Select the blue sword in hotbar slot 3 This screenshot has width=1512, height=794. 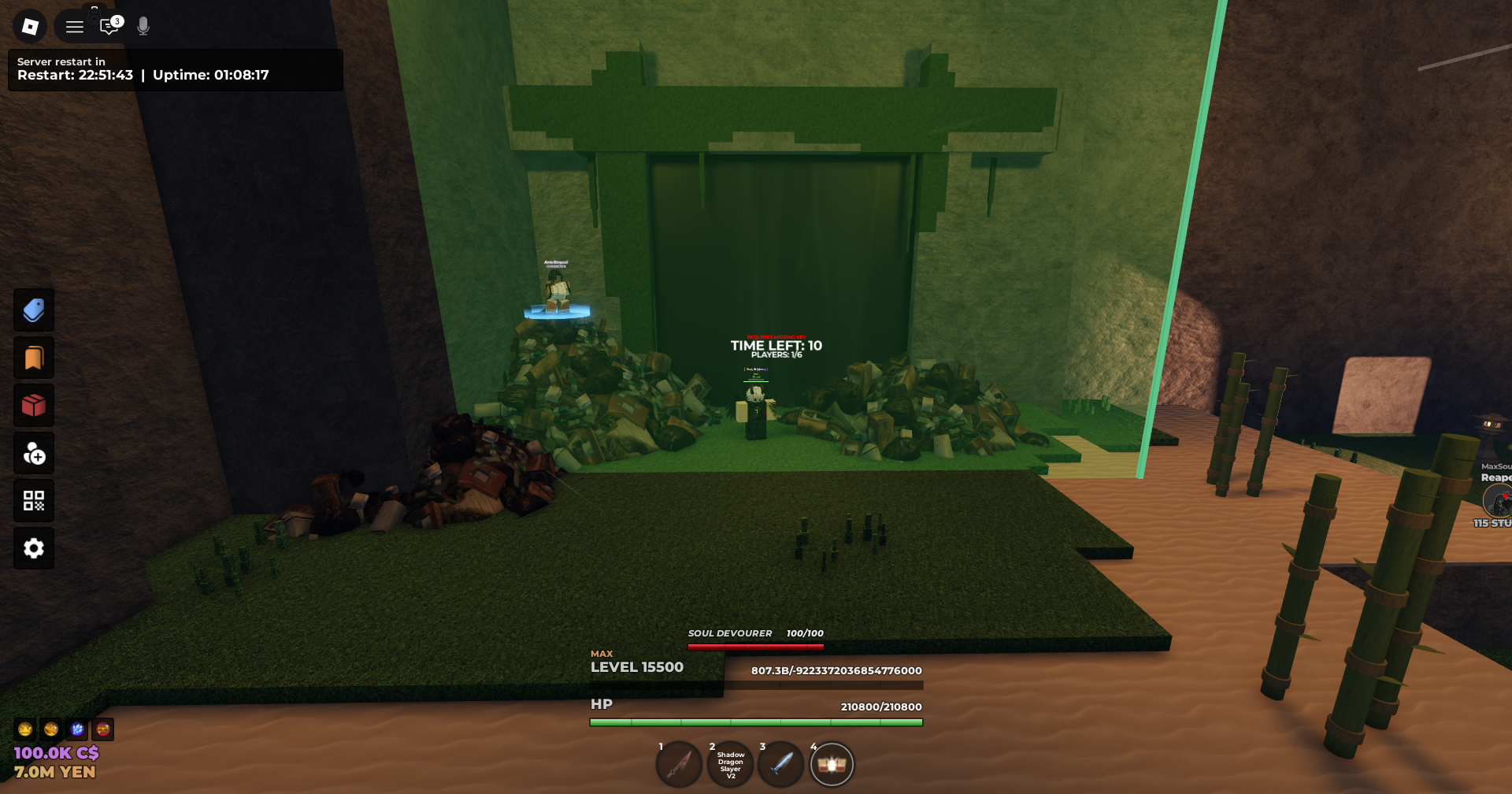tap(780, 763)
